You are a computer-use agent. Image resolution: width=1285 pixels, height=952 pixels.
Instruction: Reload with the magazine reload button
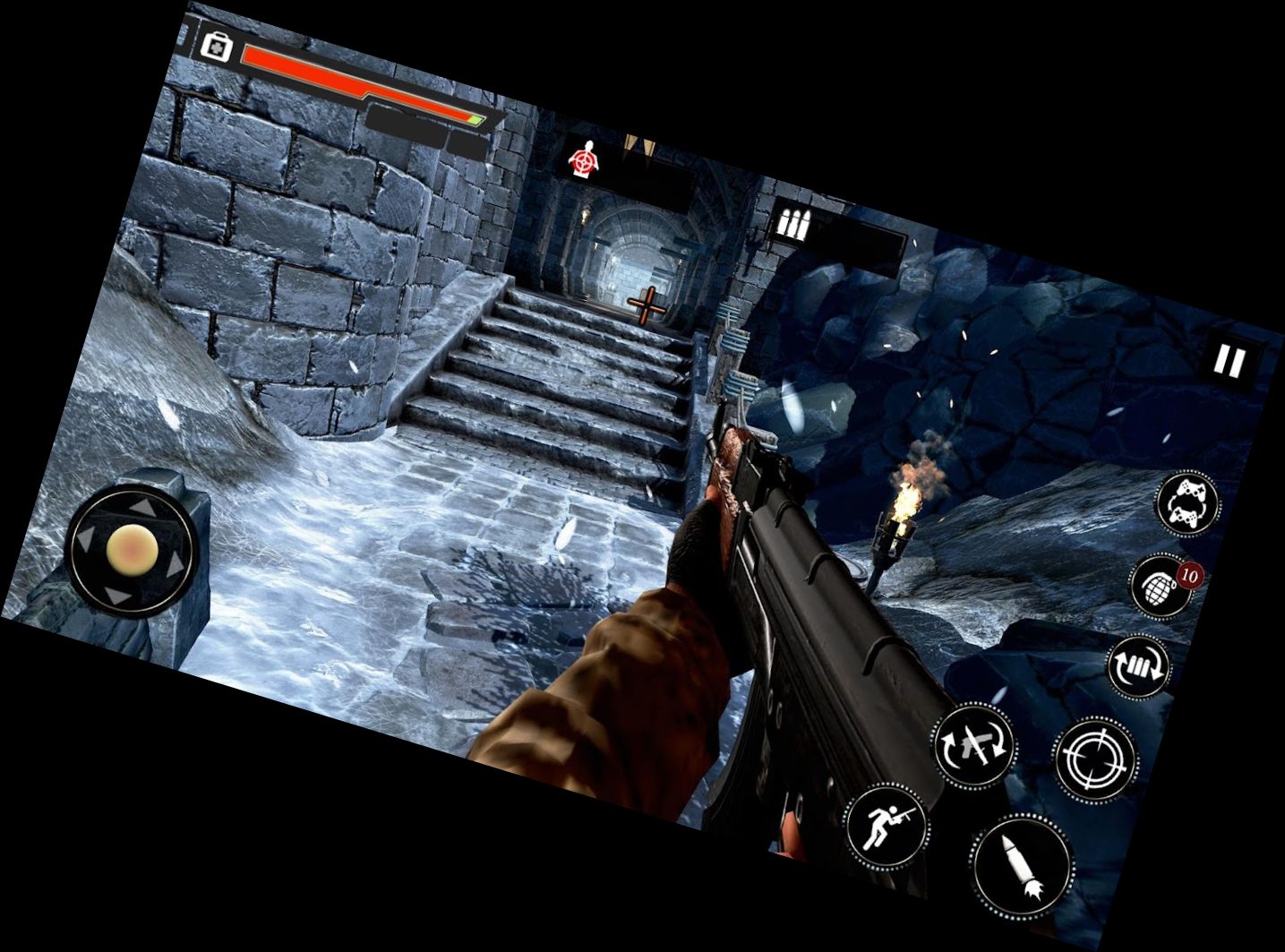[1139, 665]
